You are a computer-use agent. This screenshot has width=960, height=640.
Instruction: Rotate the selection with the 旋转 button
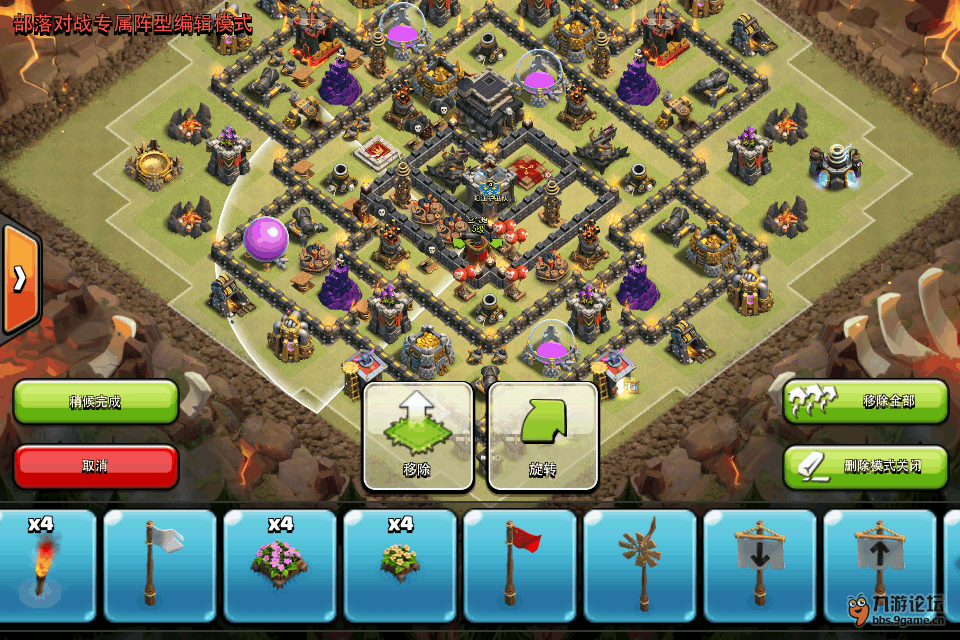[x=543, y=436]
